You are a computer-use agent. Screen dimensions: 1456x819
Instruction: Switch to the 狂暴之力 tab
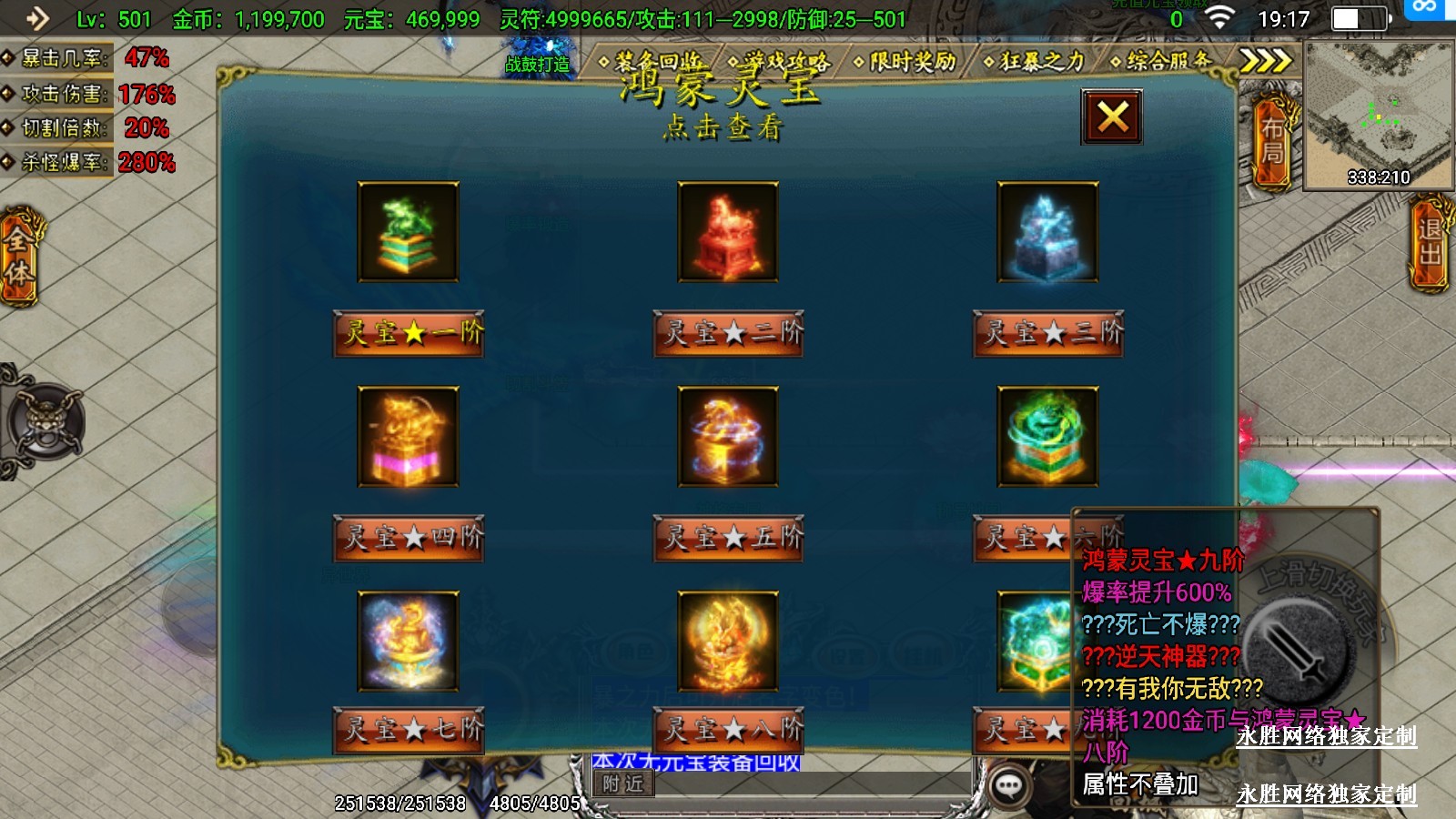[1036, 62]
